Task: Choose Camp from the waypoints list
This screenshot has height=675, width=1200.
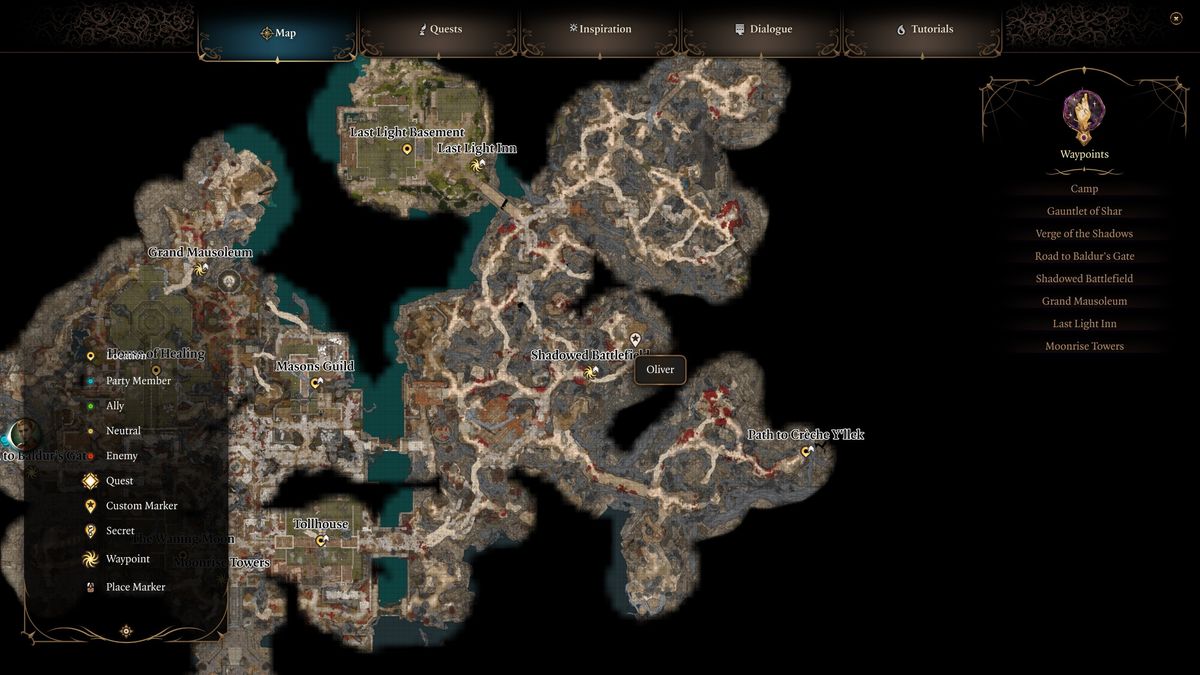Action: coord(1084,189)
